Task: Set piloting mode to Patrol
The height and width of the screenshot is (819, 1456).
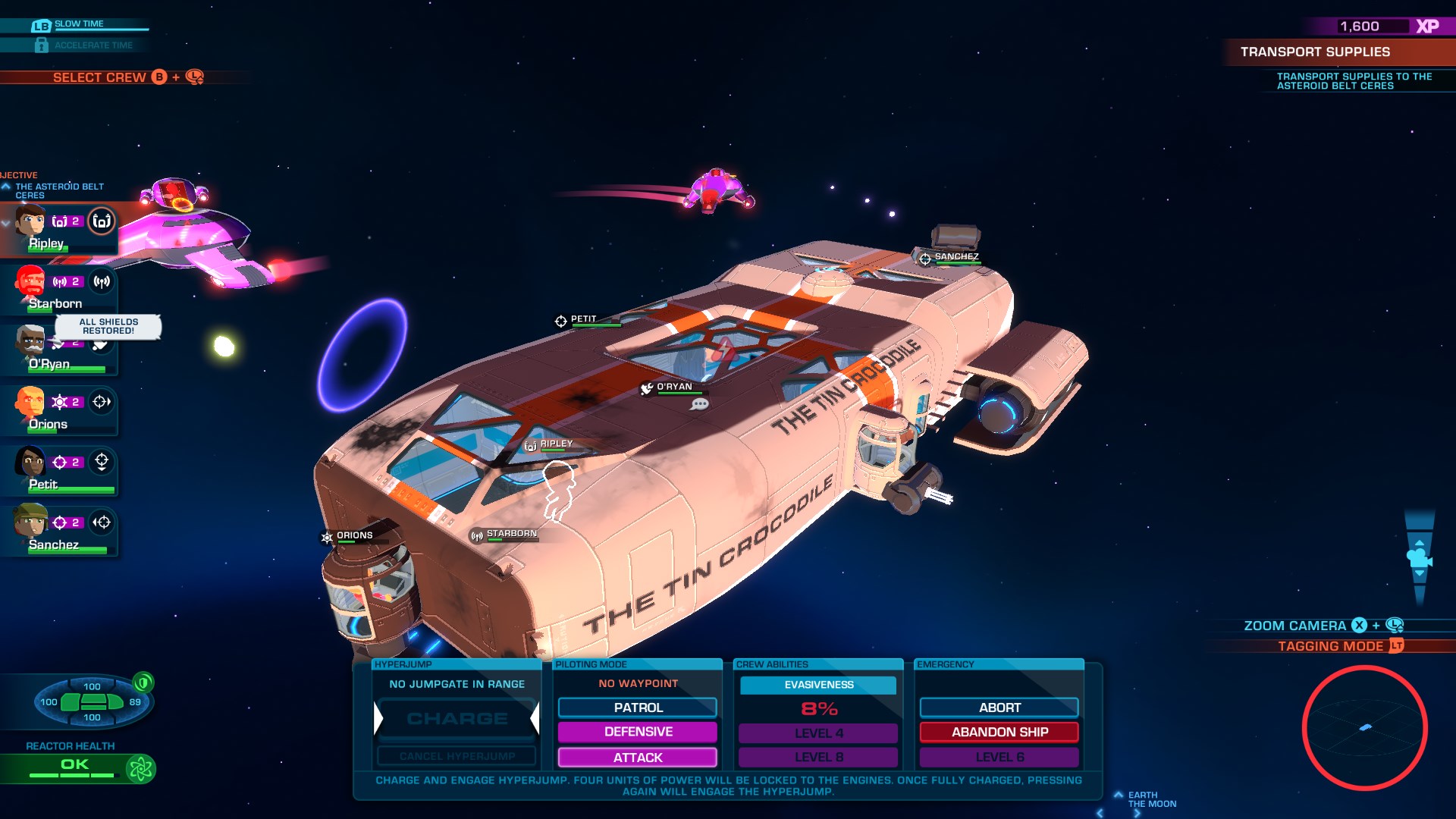Action: 637,708
